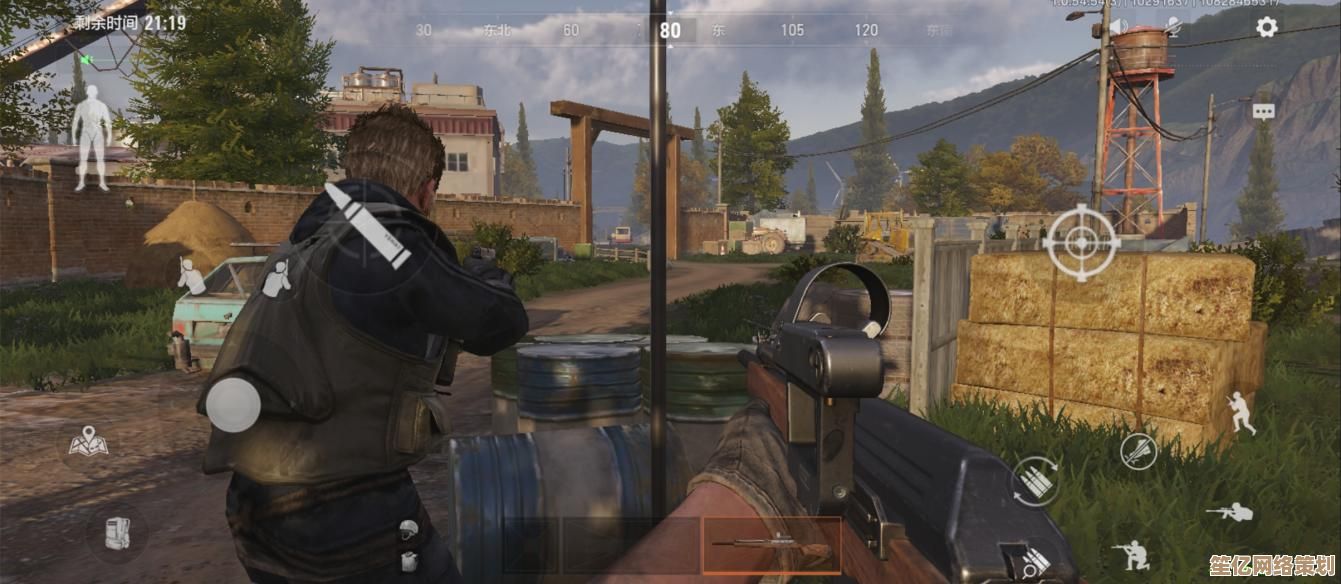Tap the standing body status figure

pos(91,136)
